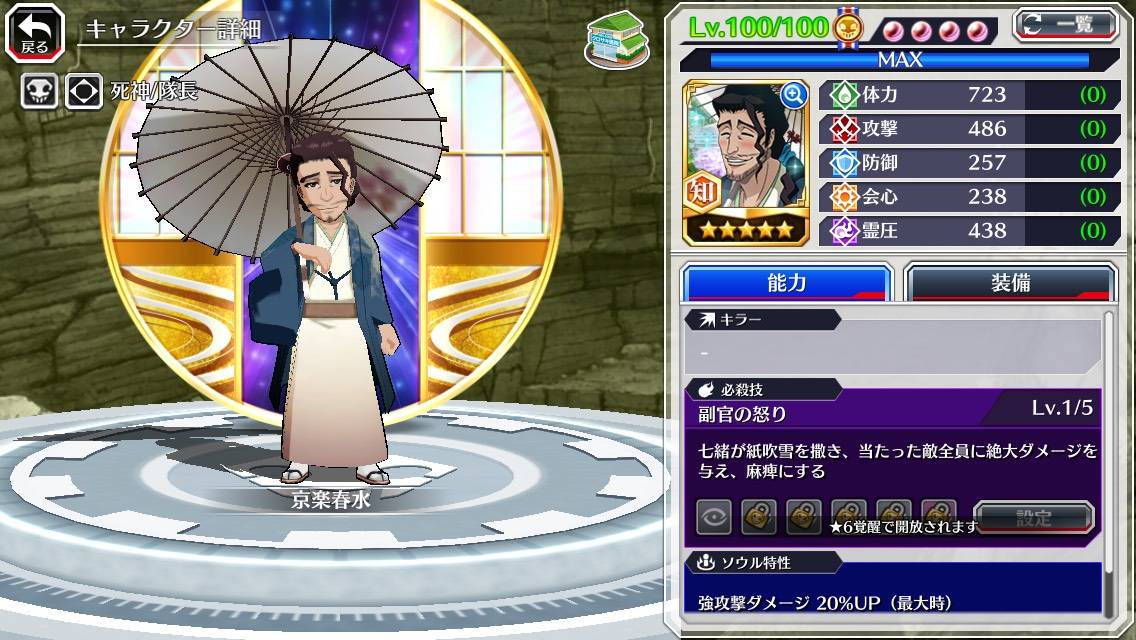Enlarge the character portrait with the magnifier
This screenshot has height=640, width=1136.
(x=794, y=95)
